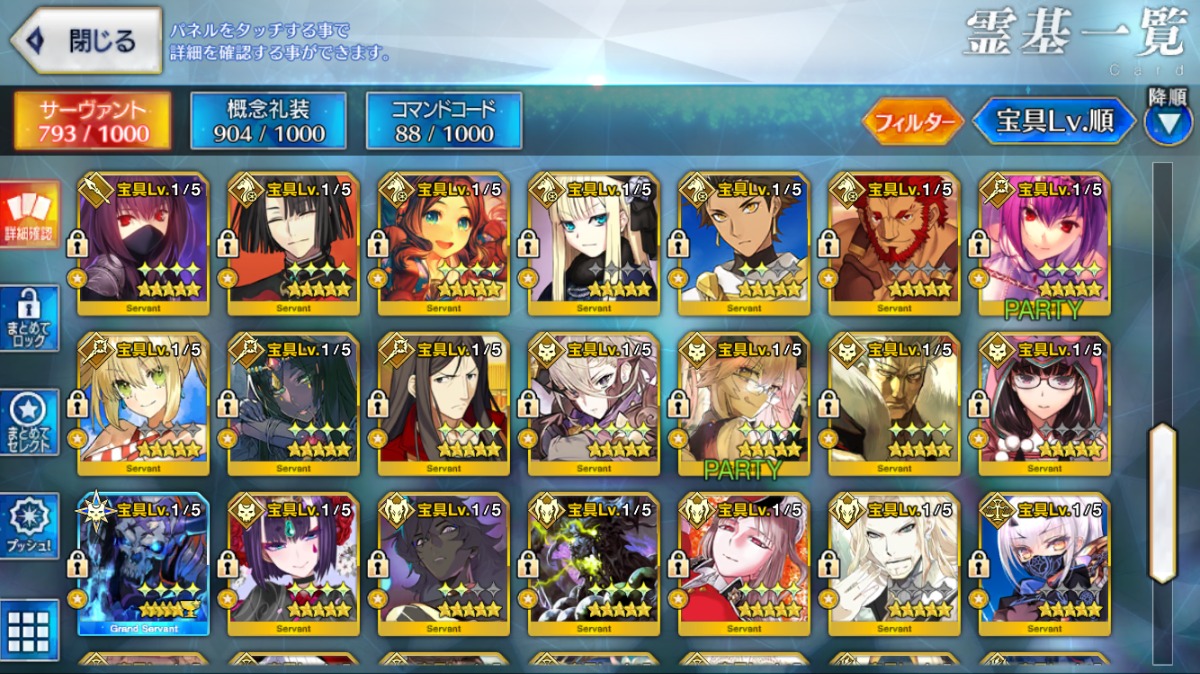Change the 宝具Lv.順 sort order

1055,121
